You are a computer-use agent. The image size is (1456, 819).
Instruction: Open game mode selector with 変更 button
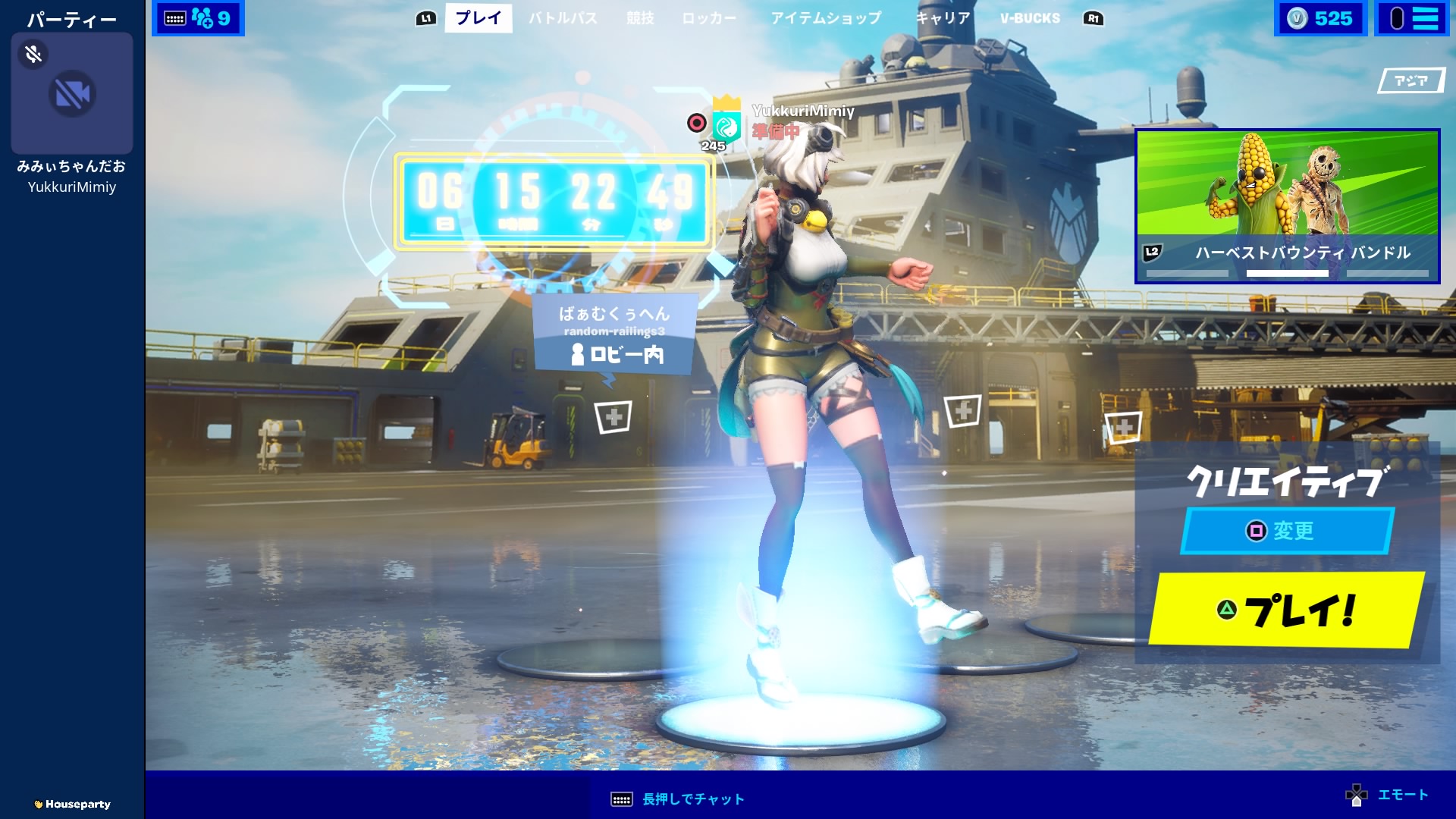point(1285,532)
